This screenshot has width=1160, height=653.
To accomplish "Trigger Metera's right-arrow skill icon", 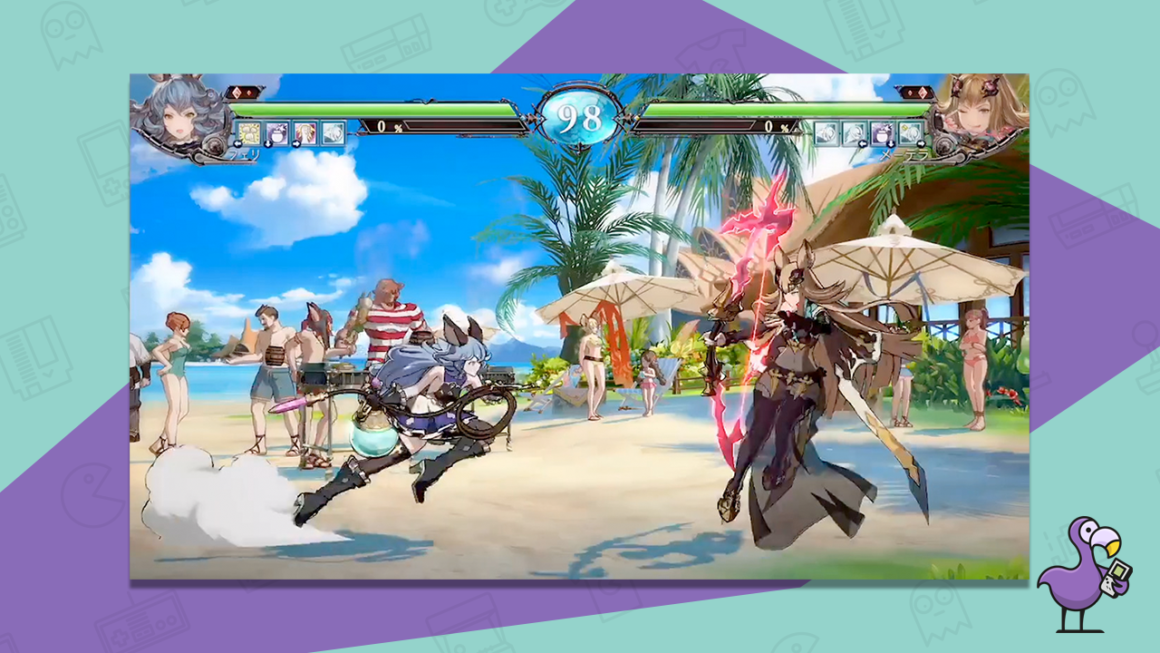I will (x=910, y=133).
